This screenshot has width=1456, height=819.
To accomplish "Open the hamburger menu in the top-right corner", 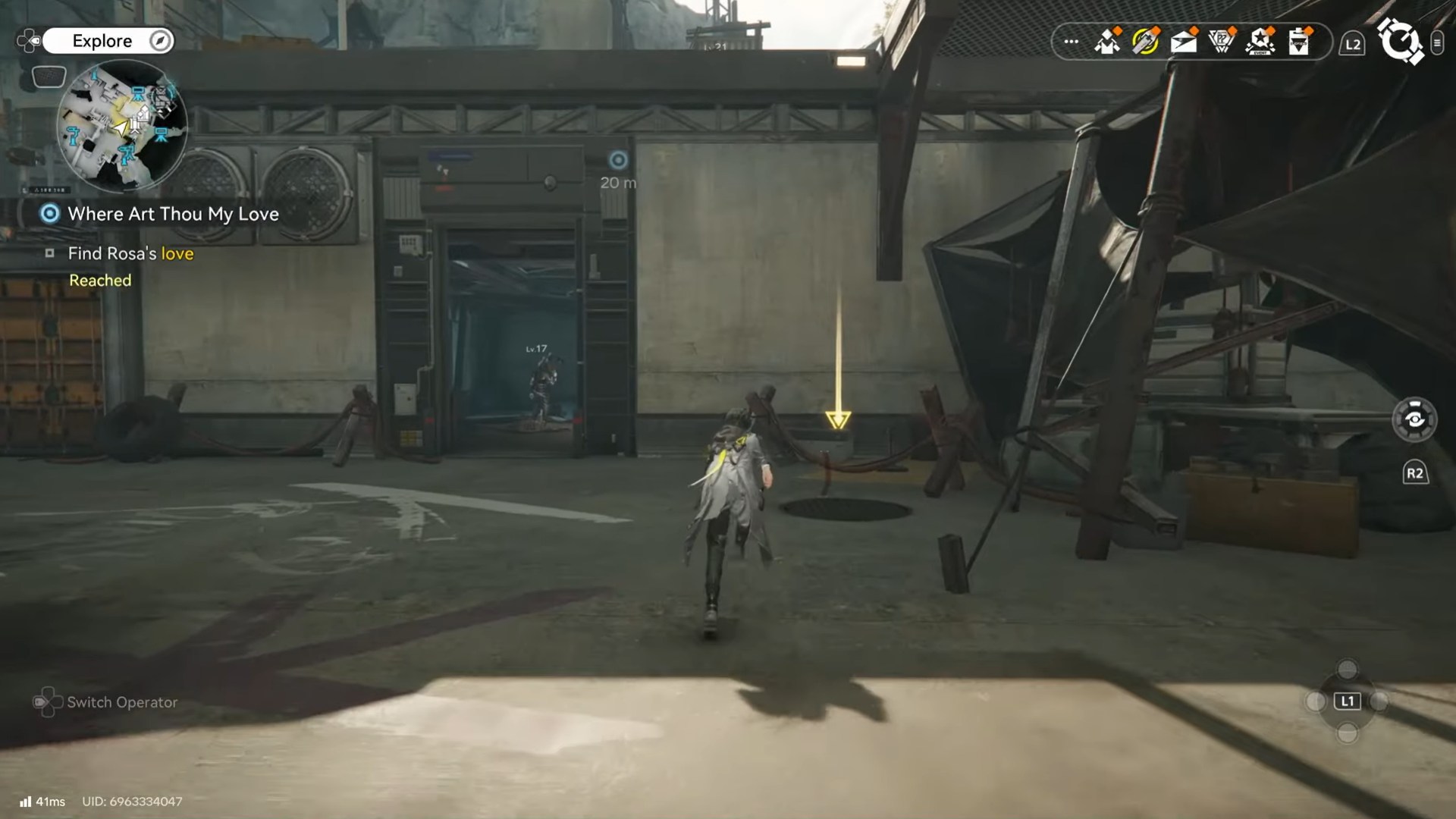I will pos(1437,43).
